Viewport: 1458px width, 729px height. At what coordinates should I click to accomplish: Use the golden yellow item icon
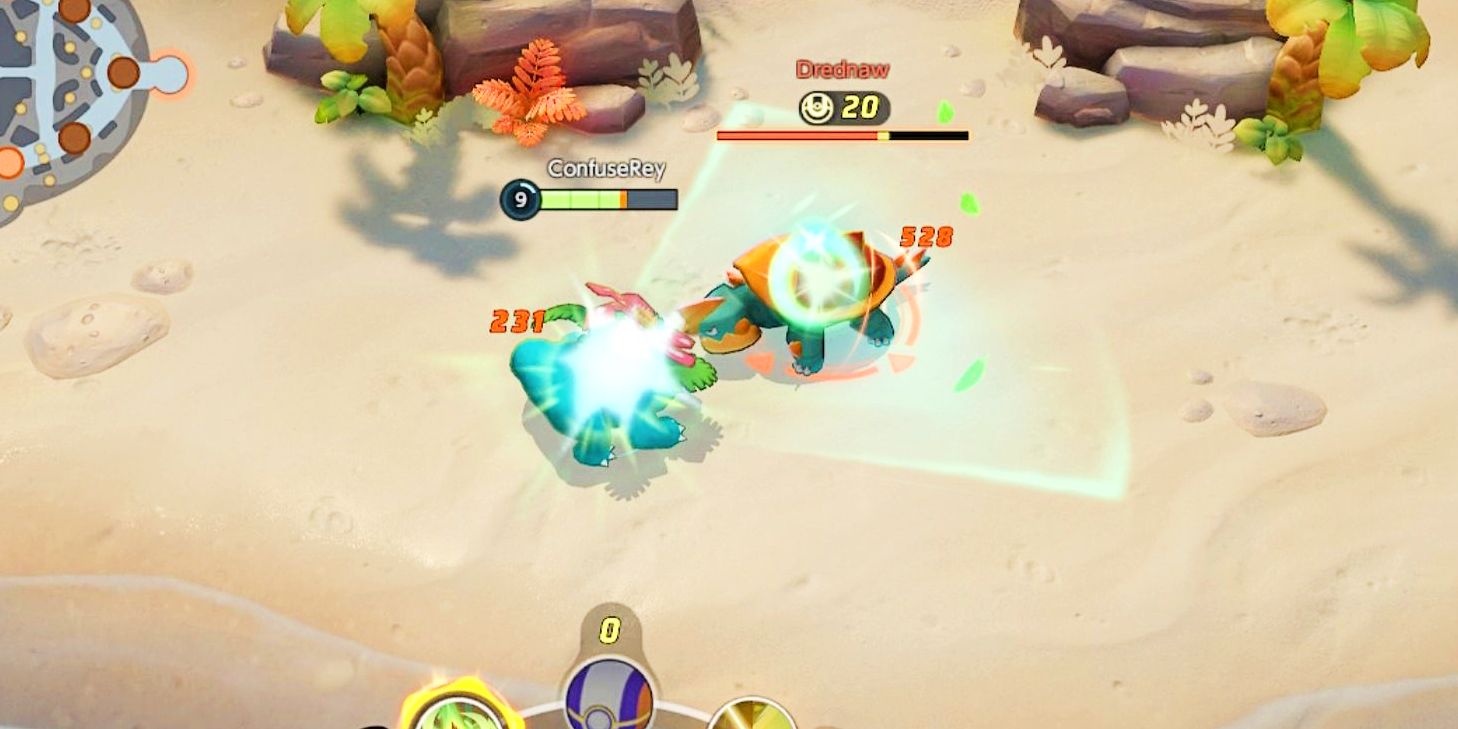coord(752,714)
